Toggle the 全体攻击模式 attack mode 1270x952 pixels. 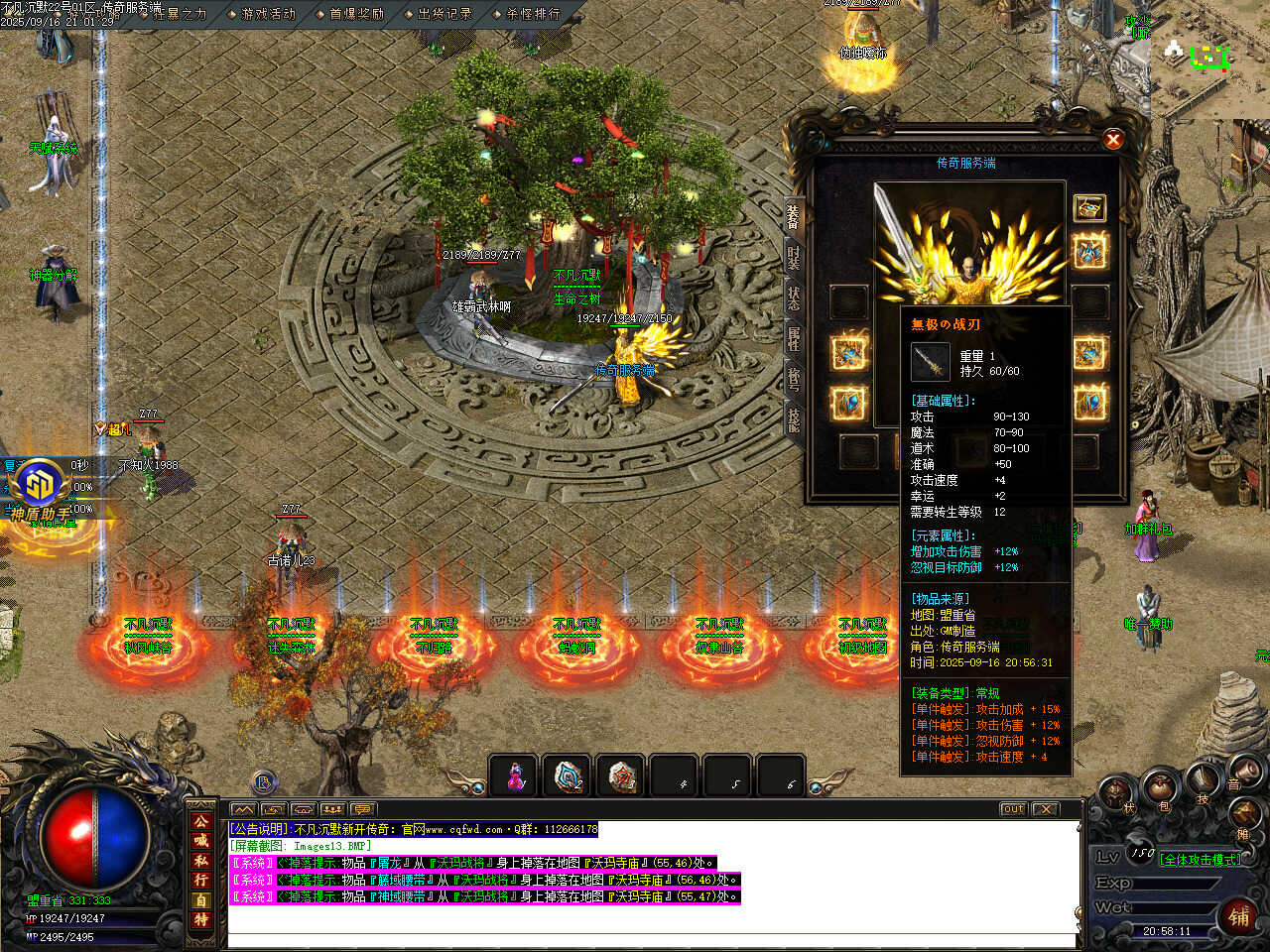tap(1200, 860)
